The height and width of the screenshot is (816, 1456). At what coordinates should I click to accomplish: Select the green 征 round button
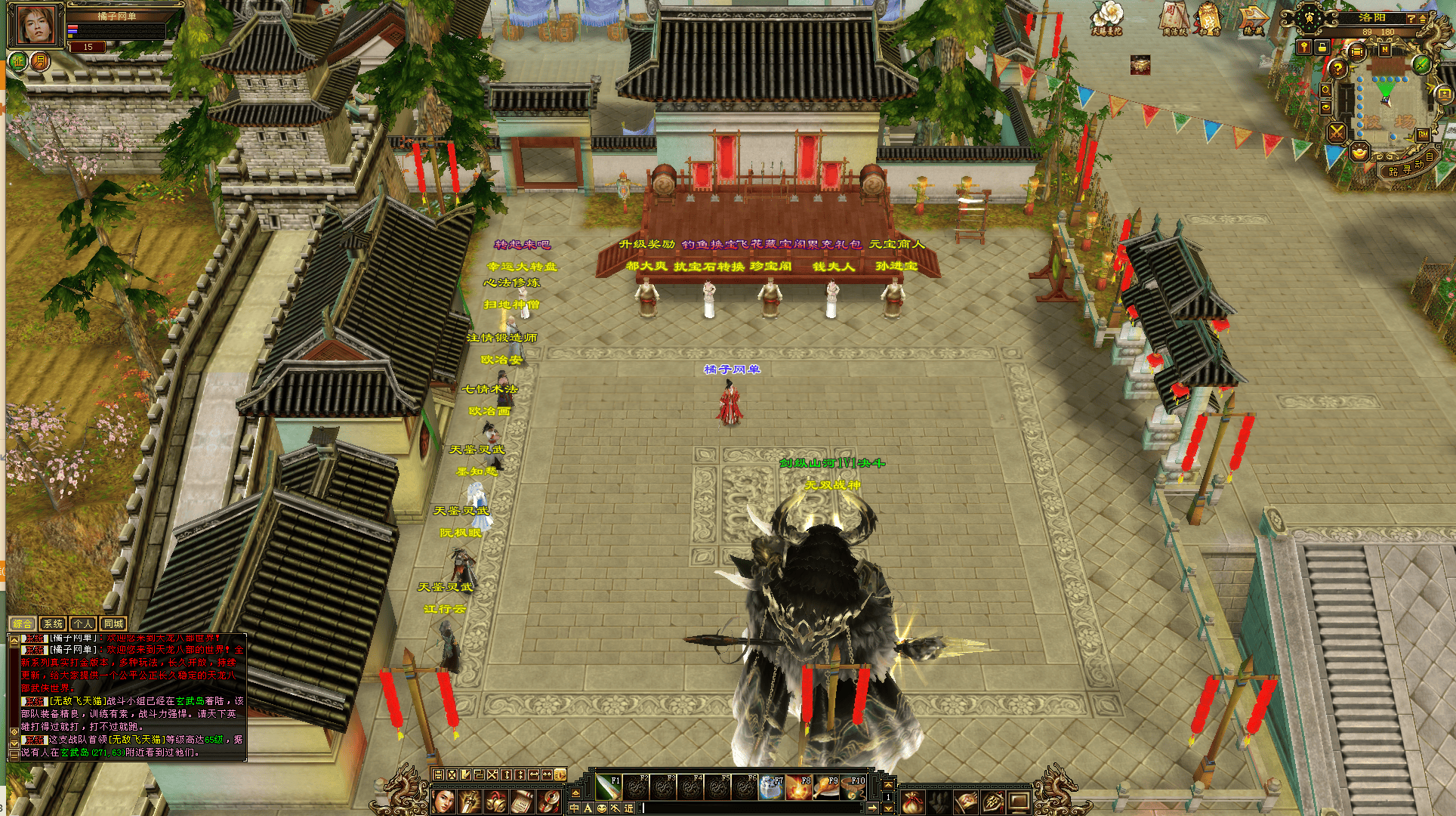[17, 61]
